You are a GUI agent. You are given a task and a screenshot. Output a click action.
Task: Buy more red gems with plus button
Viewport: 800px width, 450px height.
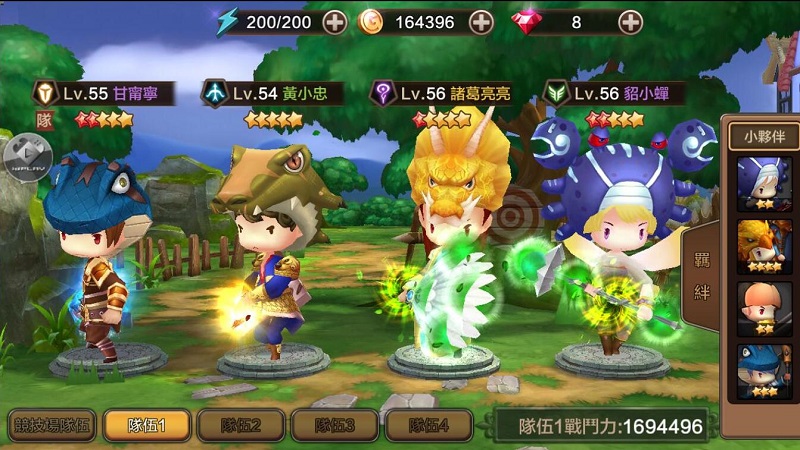(x=630, y=22)
